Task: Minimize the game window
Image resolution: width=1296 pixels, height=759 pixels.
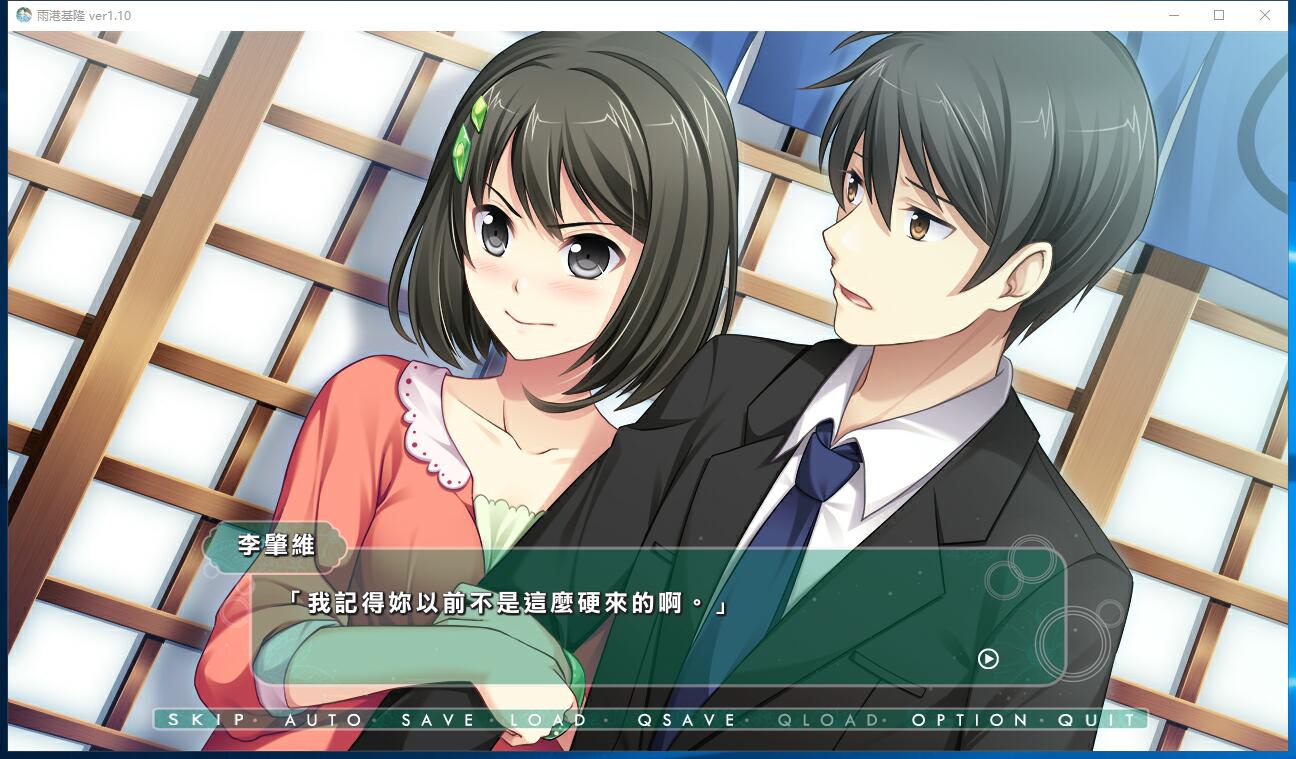Action: pyautogui.click(x=1174, y=15)
